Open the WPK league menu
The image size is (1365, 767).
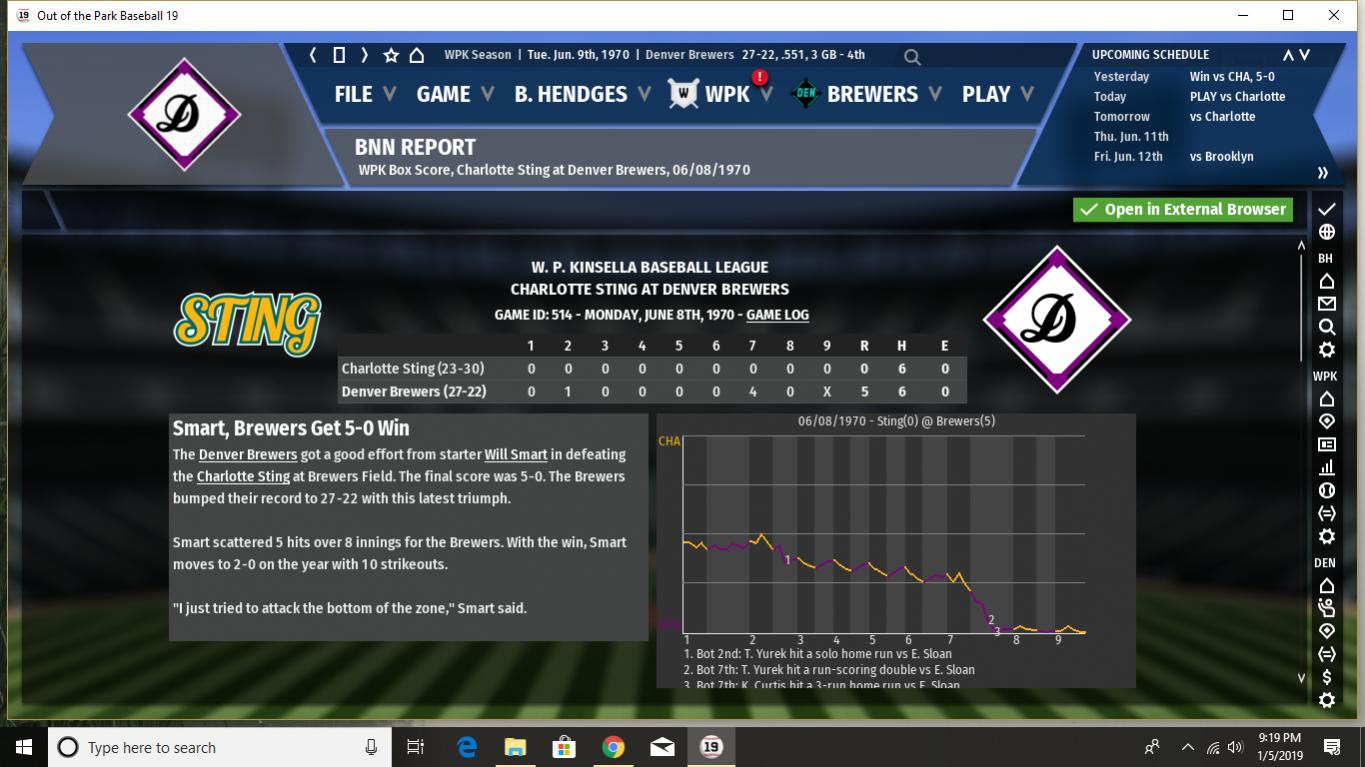coord(726,94)
